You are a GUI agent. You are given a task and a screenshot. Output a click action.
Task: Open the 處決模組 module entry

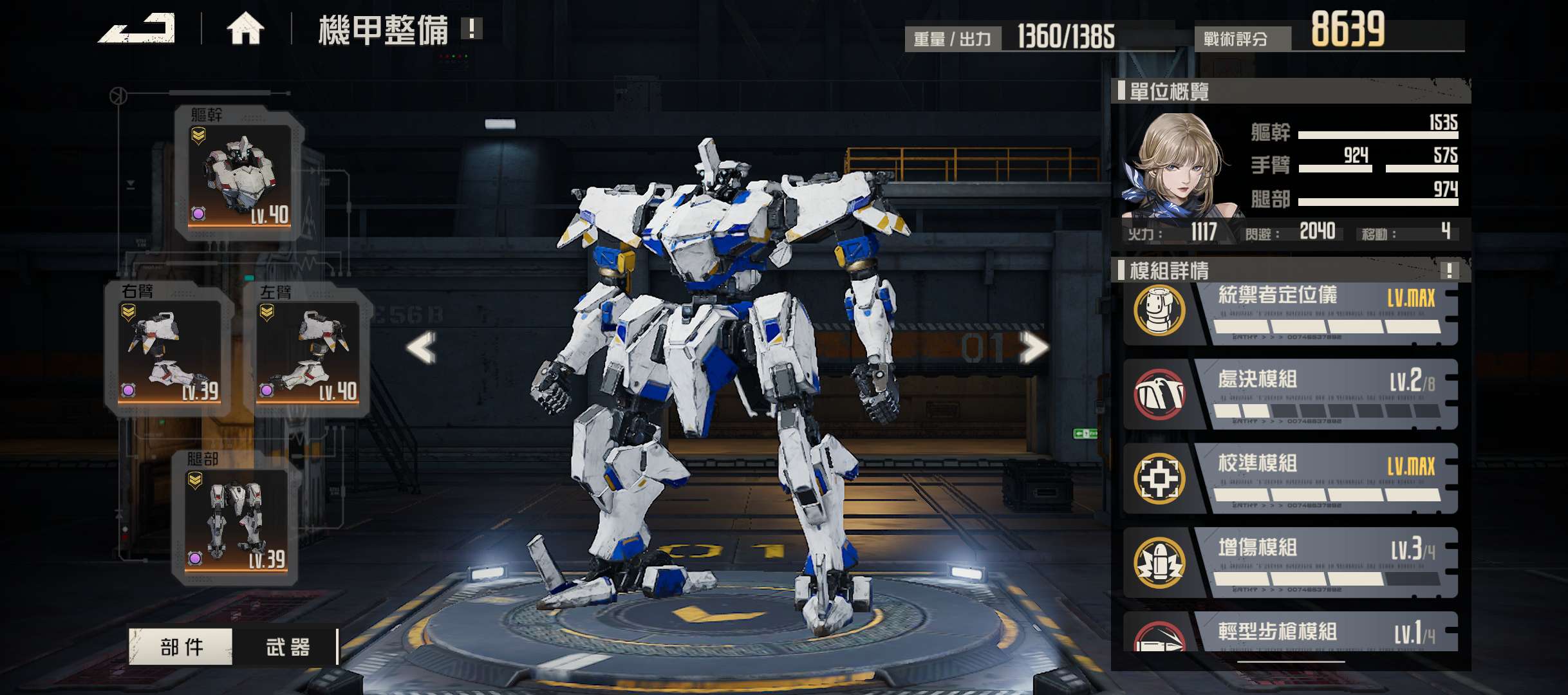[1290, 394]
